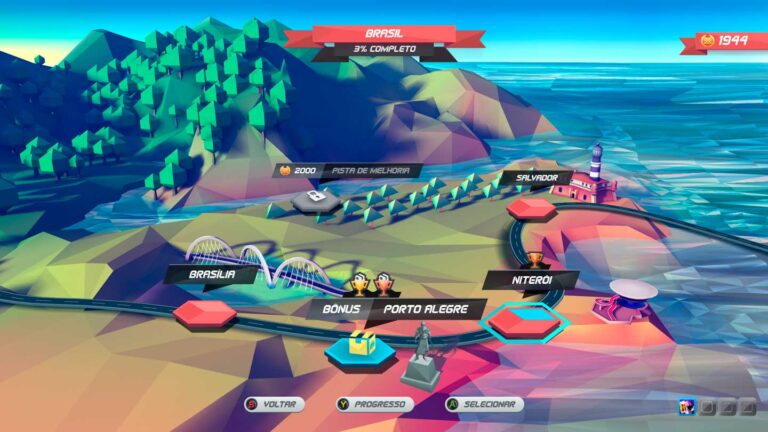Open the Pista de Melhoria grey node
Screen dimensions: 768x432
pos(315,200)
